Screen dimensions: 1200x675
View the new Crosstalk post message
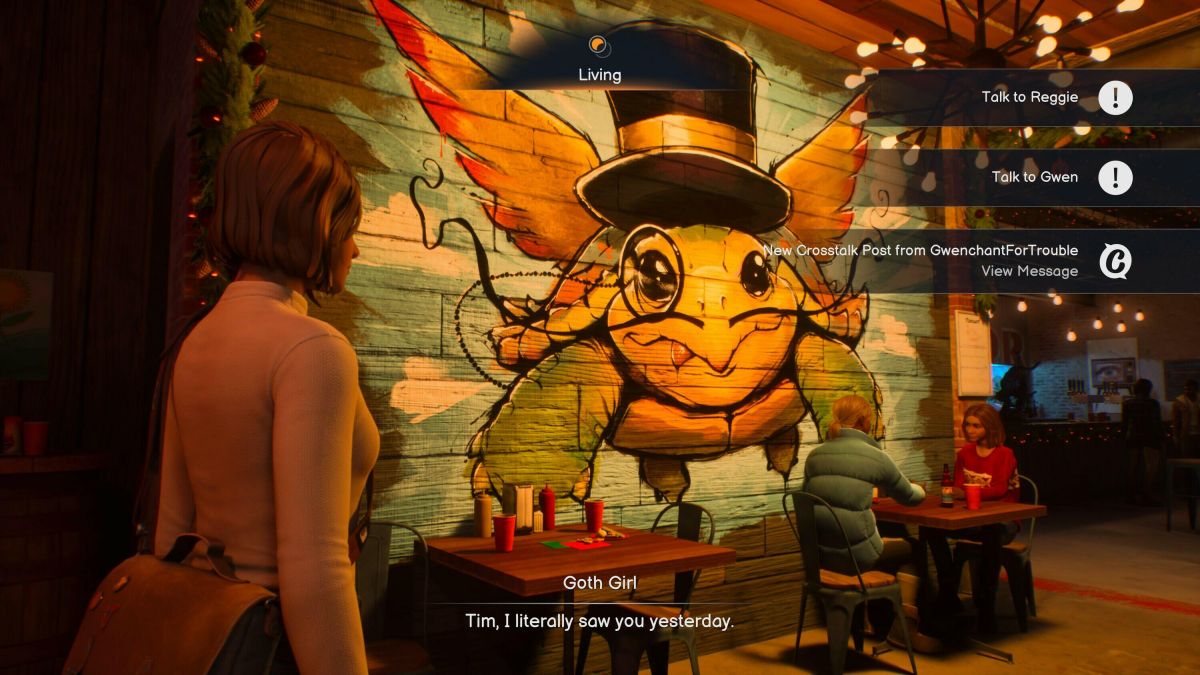(x=1029, y=271)
